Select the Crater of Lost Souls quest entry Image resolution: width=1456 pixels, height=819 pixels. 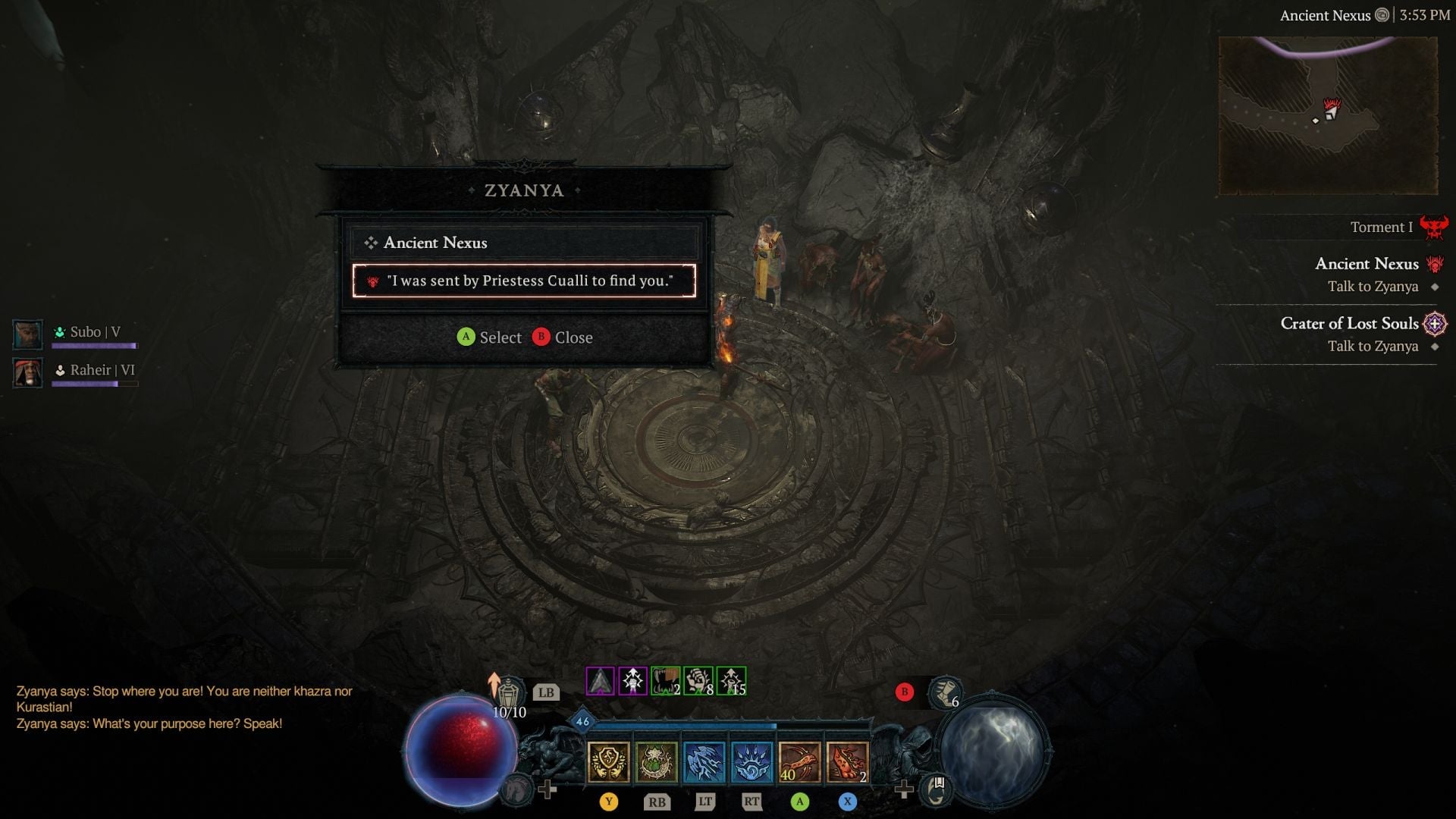(x=1350, y=324)
